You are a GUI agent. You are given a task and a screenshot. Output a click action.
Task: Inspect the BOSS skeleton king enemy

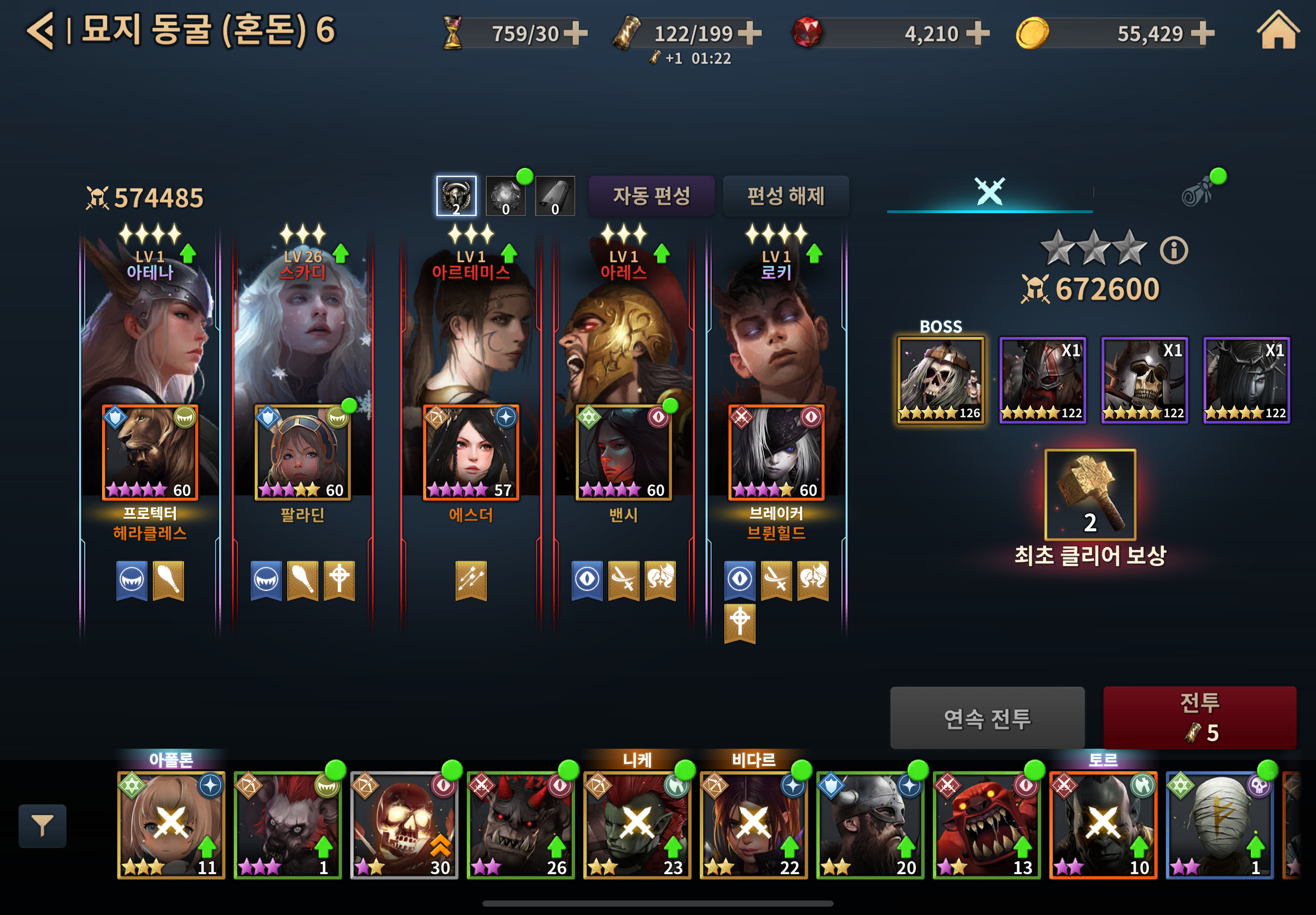point(940,380)
